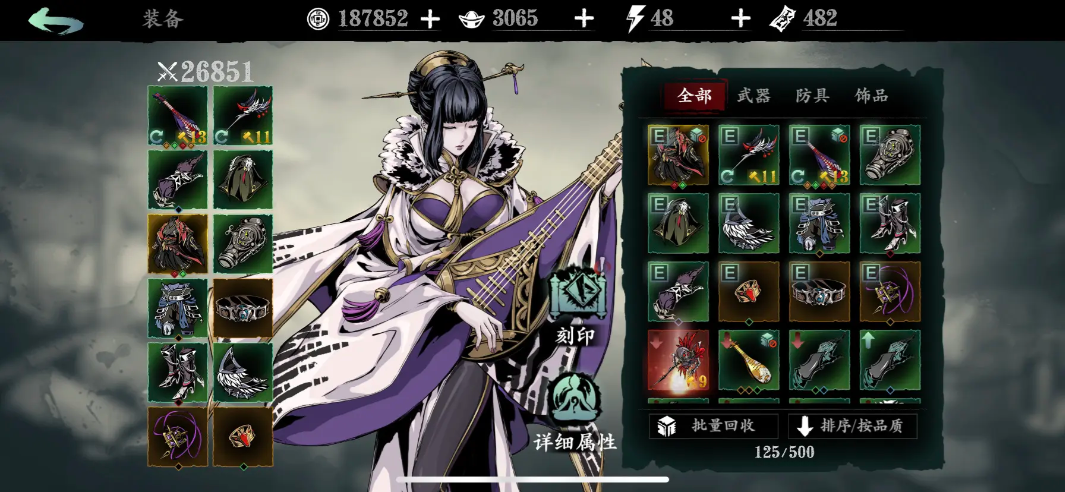The image size is (1065, 492).
Task: Select the equipped gauntlet slot on character
Action: (x=243, y=244)
